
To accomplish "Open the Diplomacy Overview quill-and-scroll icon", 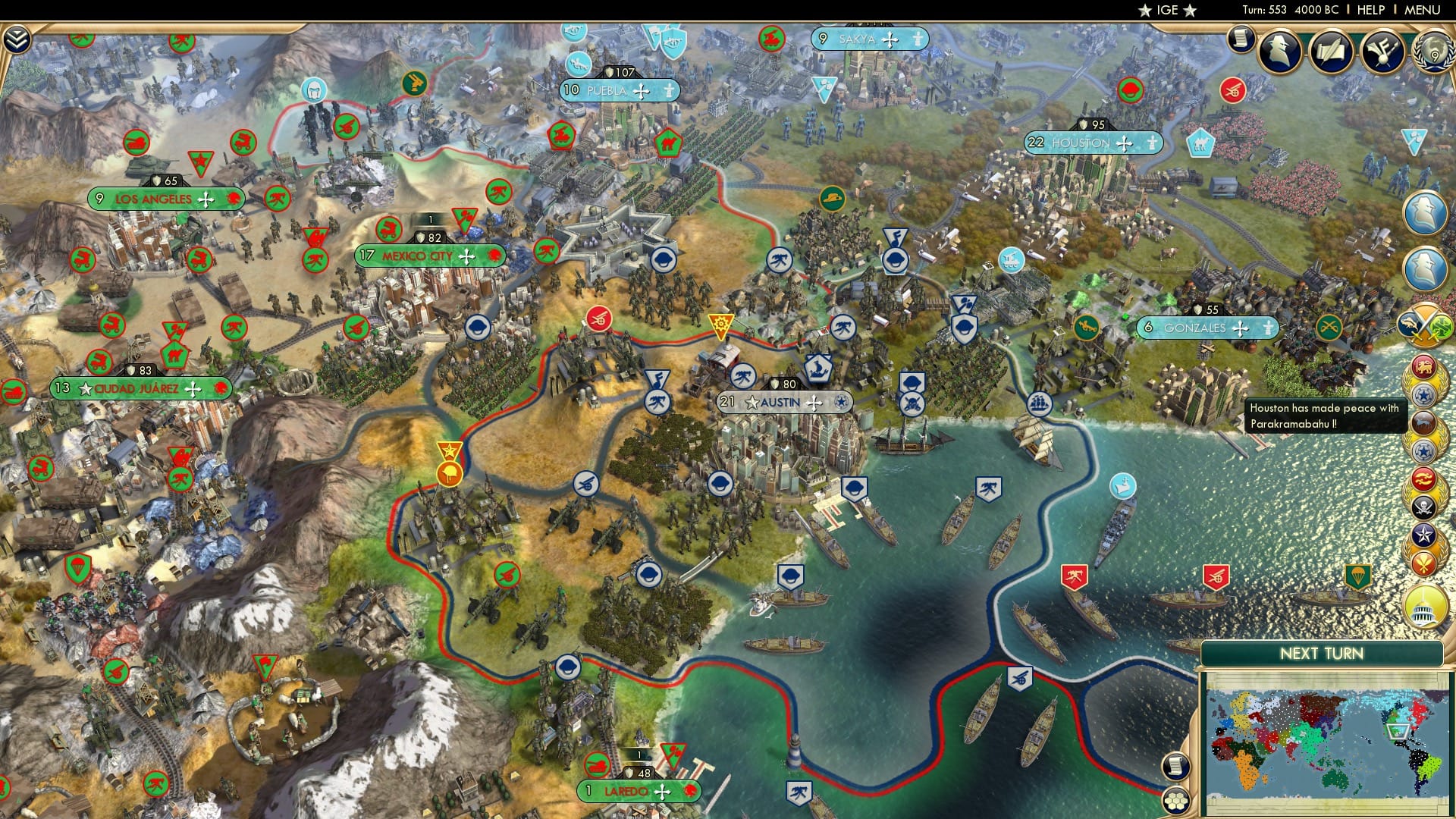I will pyautogui.click(x=1331, y=52).
